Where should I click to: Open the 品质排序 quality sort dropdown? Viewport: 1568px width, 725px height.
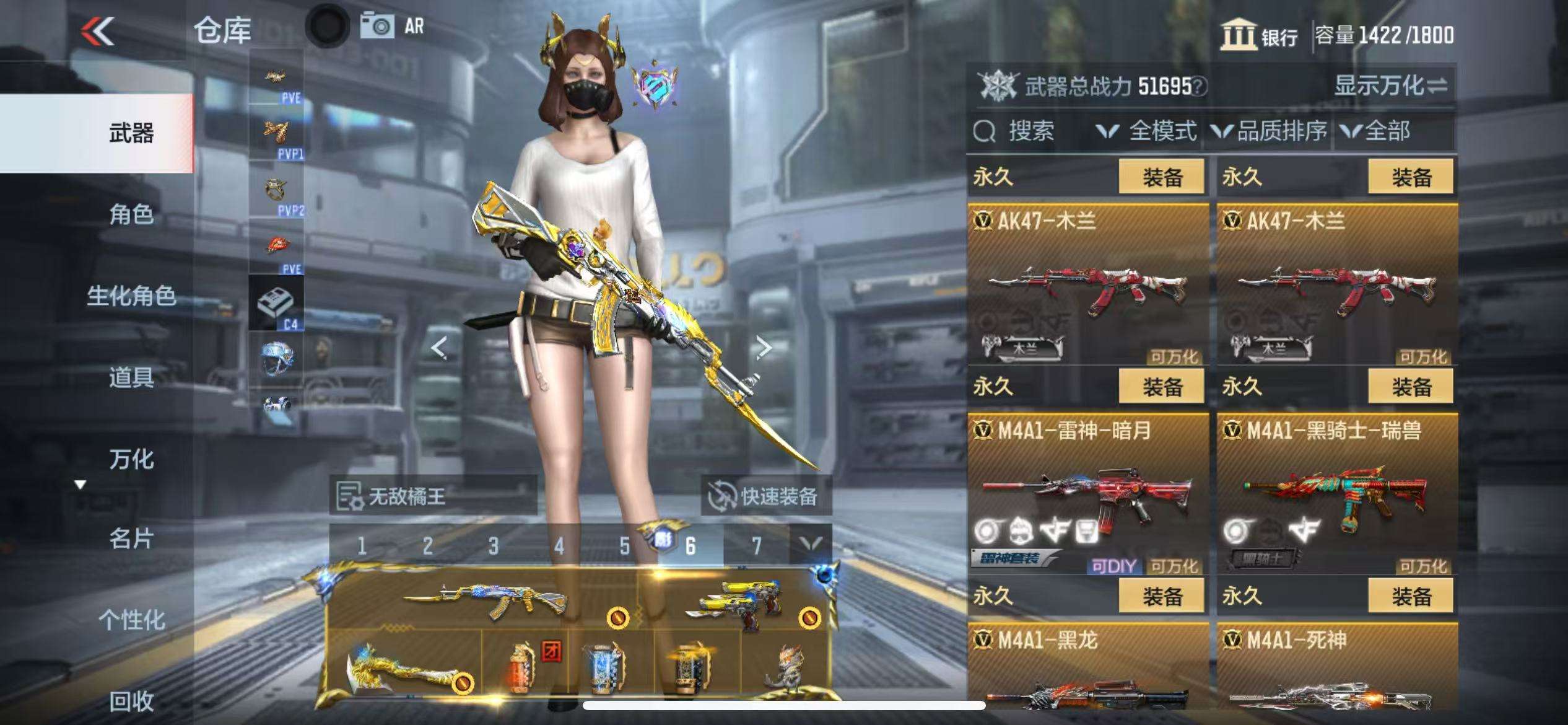(x=1270, y=131)
